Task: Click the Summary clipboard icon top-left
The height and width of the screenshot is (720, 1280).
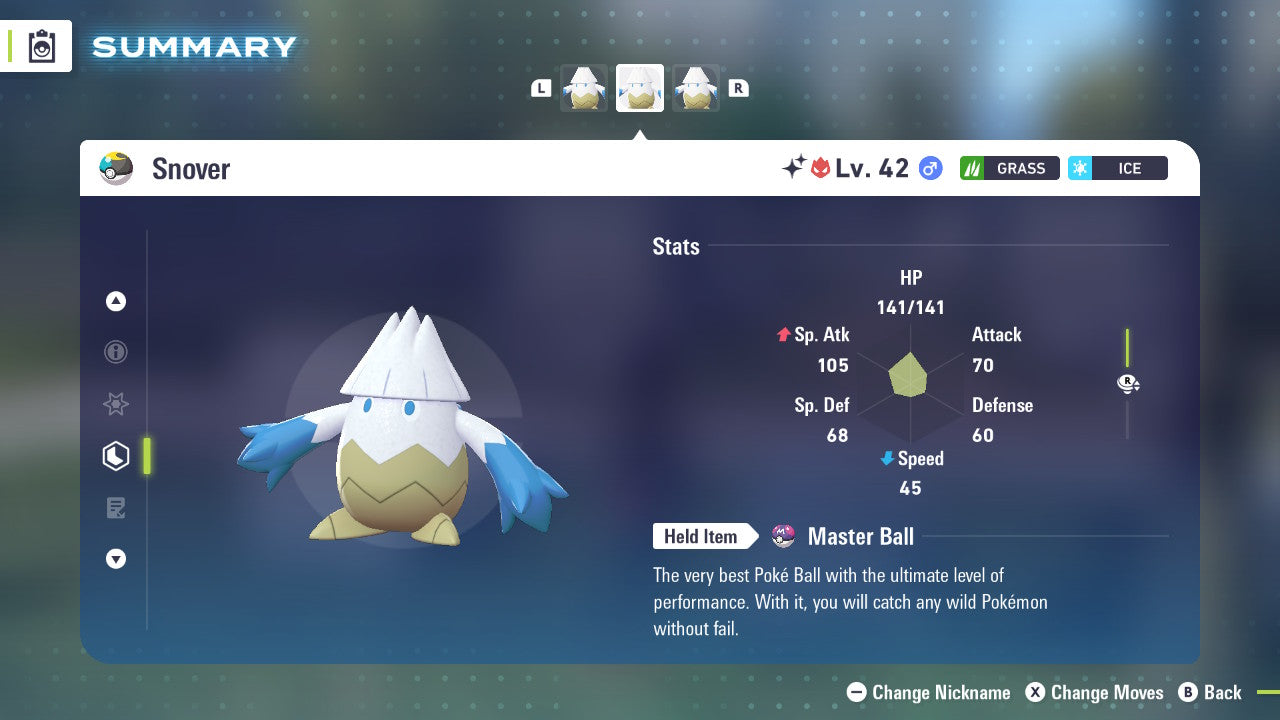Action: [41, 46]
